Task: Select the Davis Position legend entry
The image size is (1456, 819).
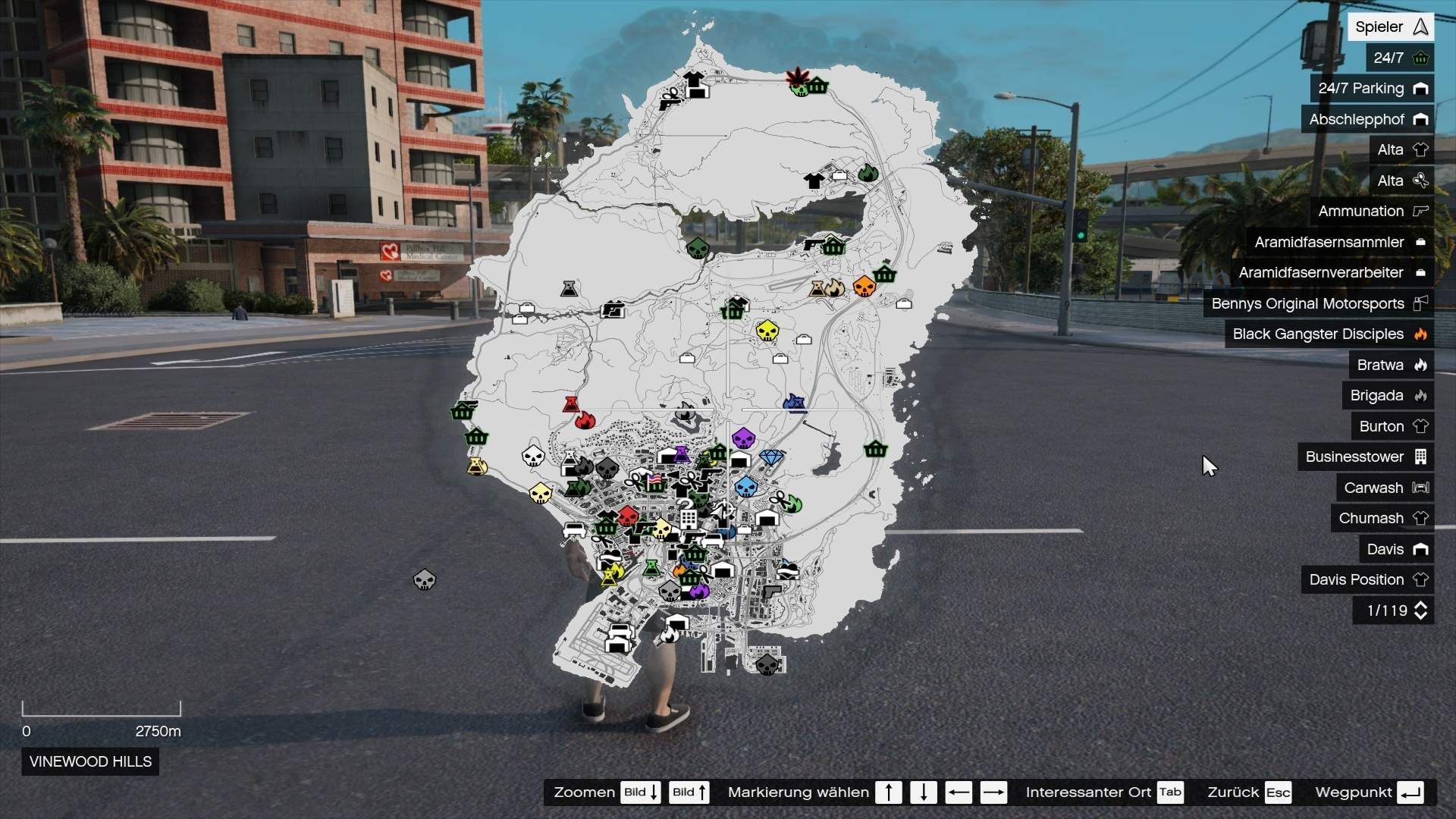Action: 1367,580
